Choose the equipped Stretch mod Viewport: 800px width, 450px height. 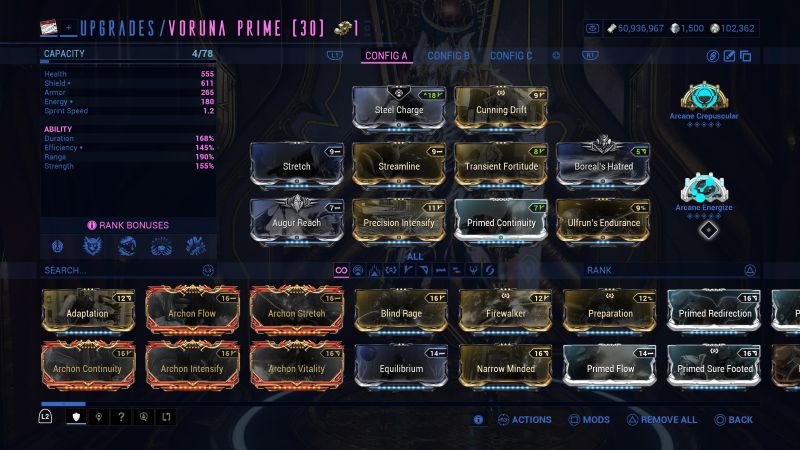(x=296, y=166)
